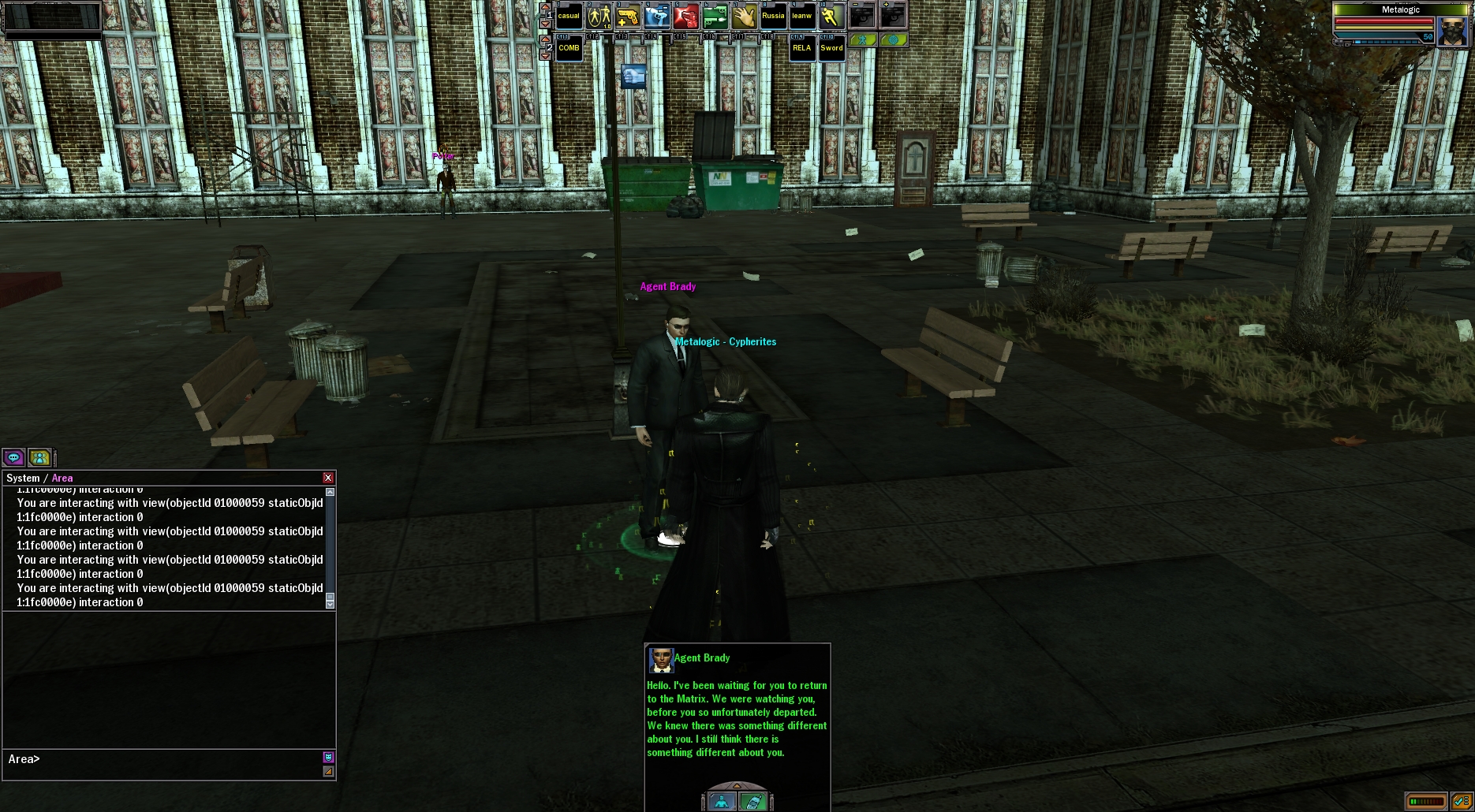Use the open hand ability slot

tap(744, 16)
